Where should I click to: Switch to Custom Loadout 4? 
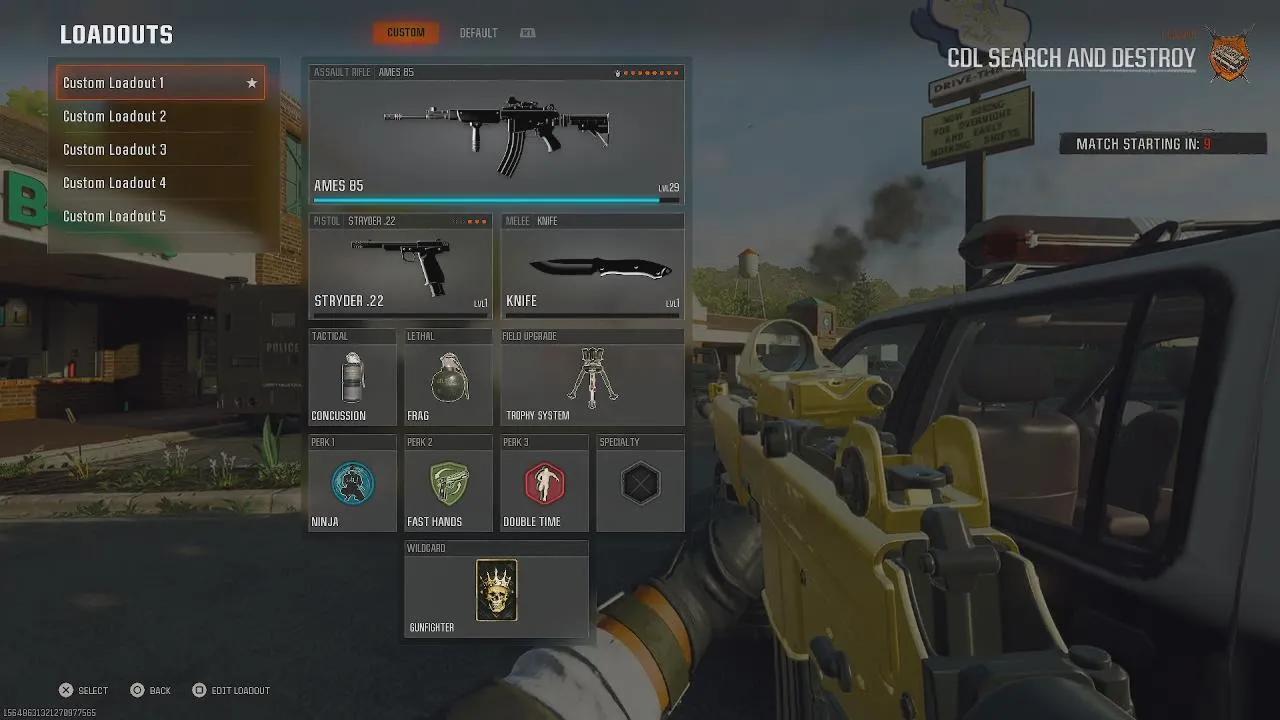pos(160,183)
